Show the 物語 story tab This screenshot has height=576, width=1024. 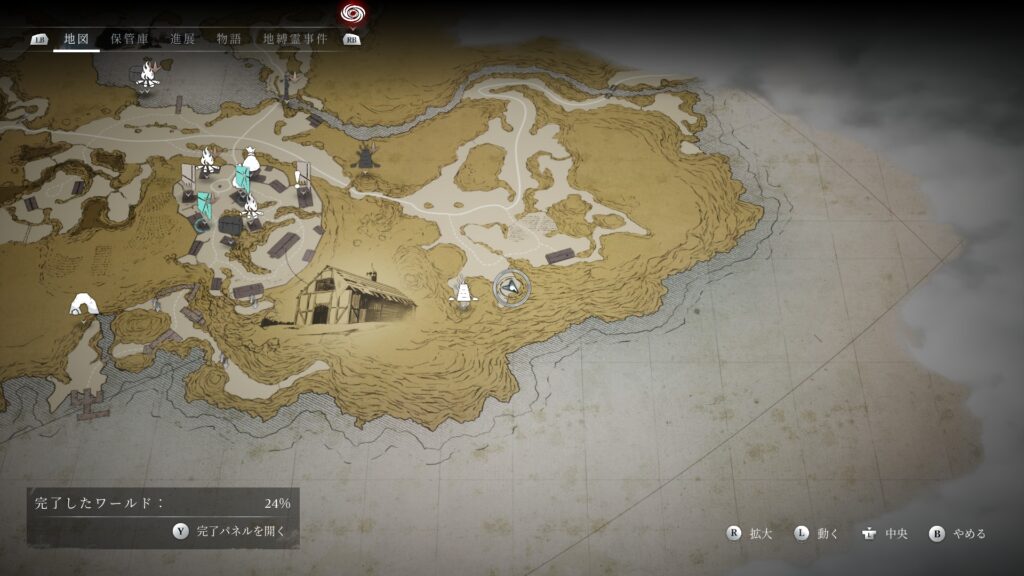pos(229,39)
